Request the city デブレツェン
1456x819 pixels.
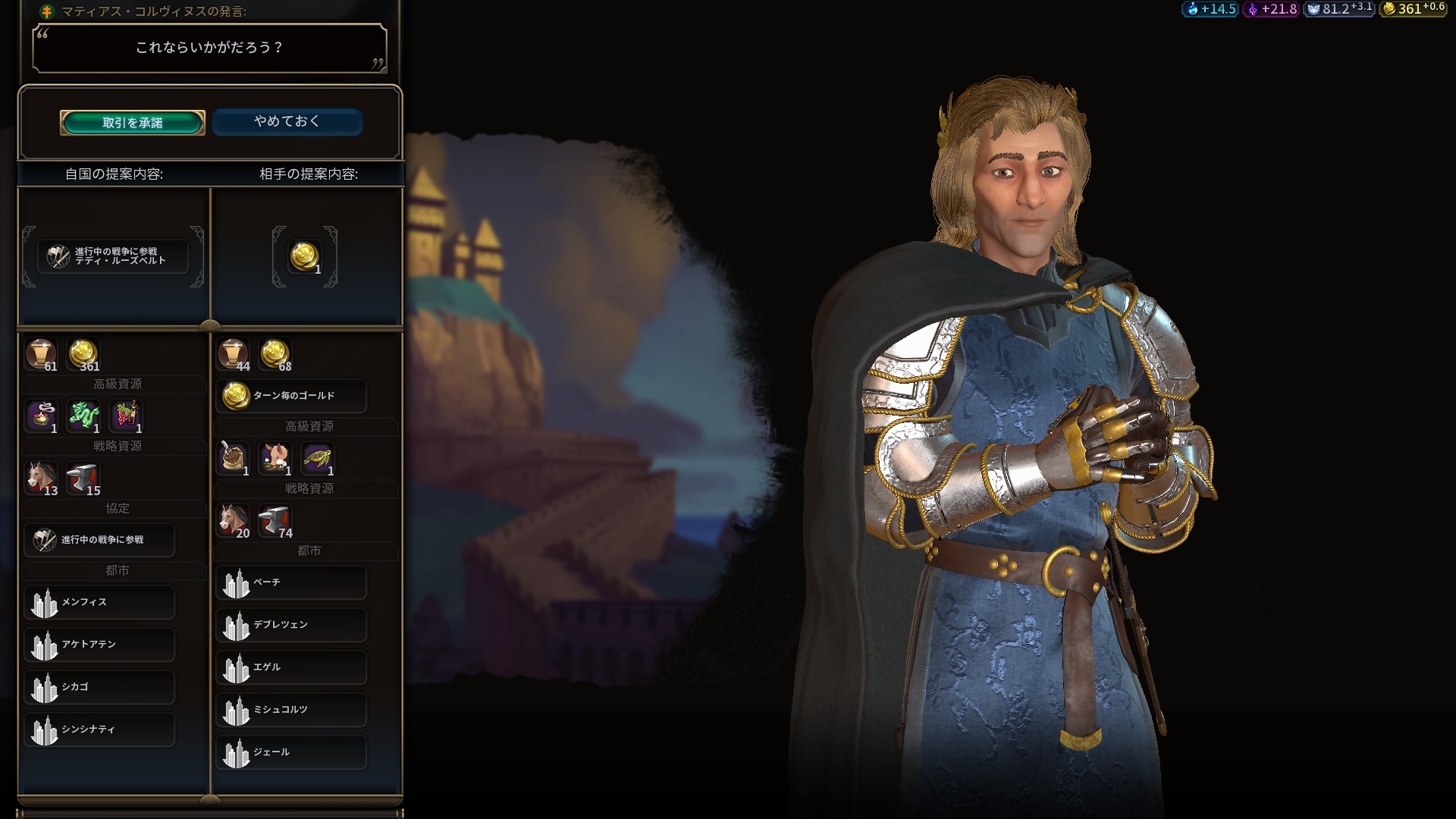pos(291,625)
